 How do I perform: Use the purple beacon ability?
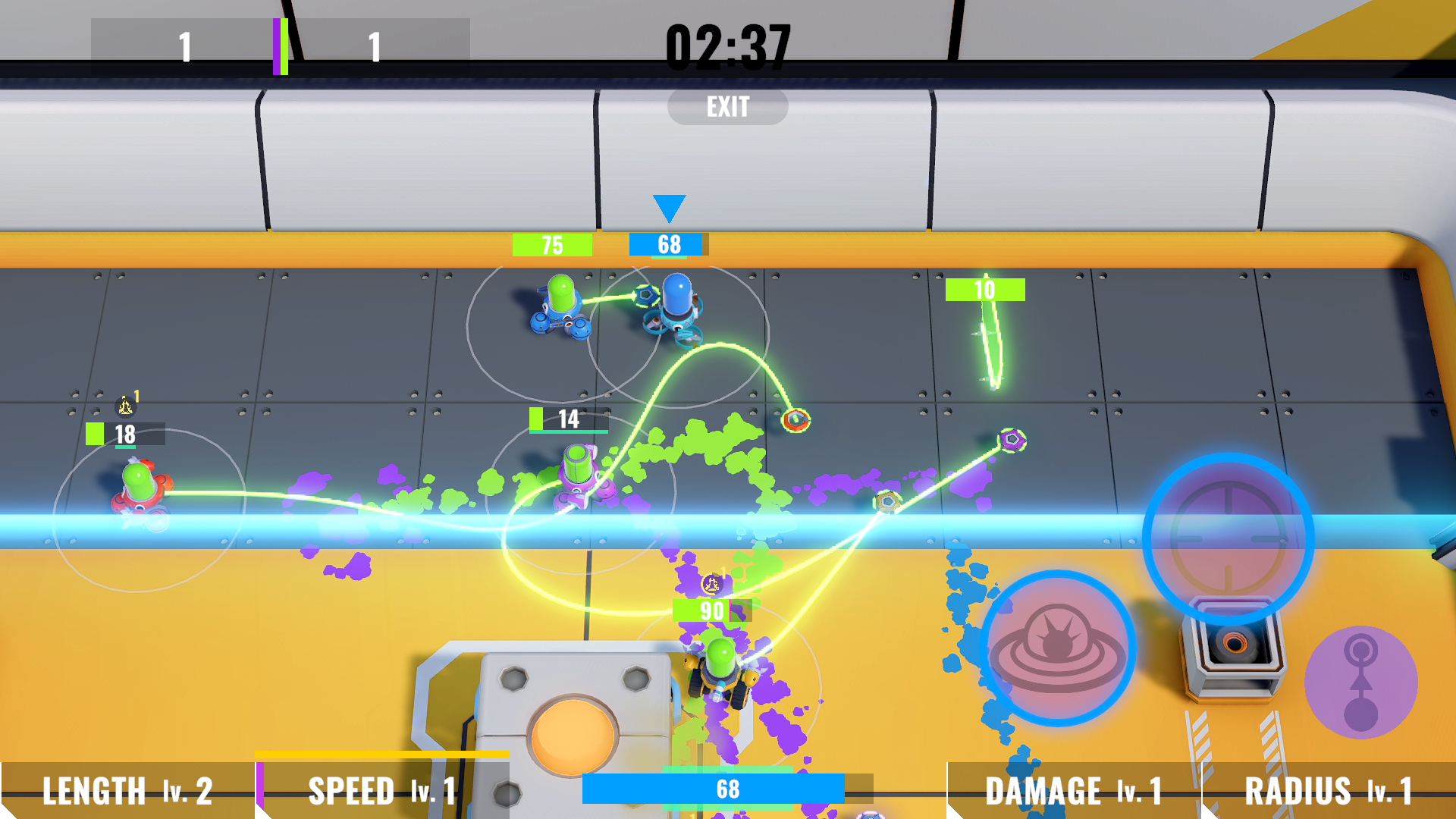1360,684
